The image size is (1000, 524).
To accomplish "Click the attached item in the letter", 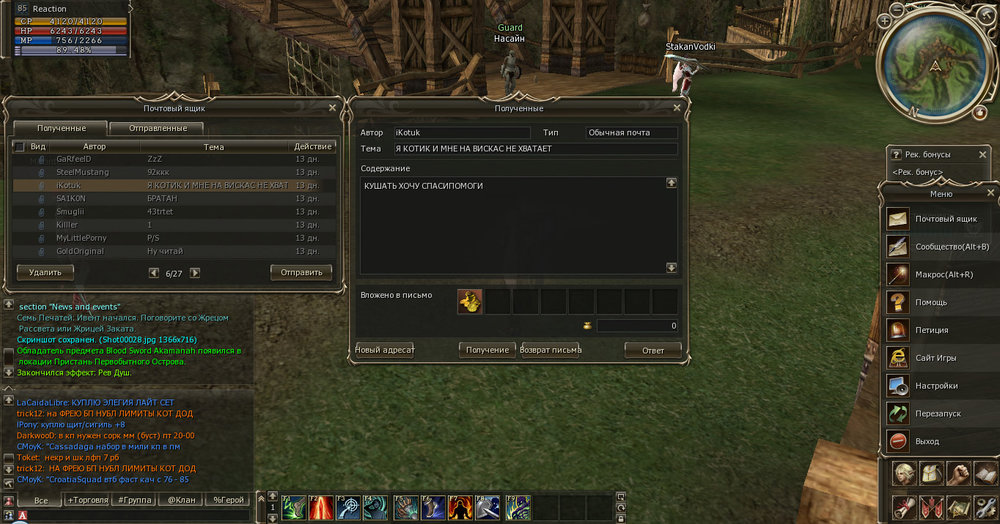I will pos(470,301).
